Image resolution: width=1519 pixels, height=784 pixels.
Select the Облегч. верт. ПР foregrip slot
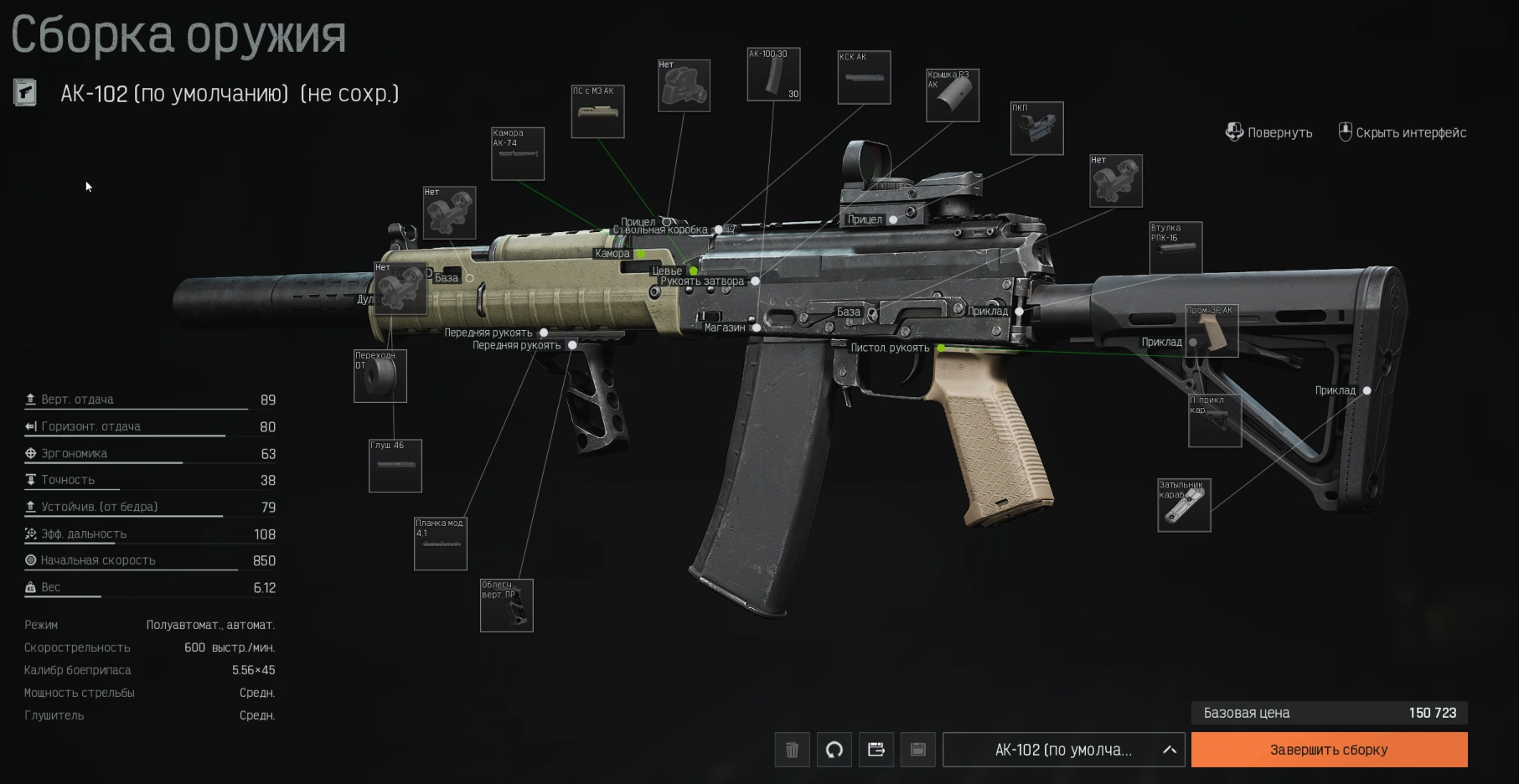pos(506,606)
